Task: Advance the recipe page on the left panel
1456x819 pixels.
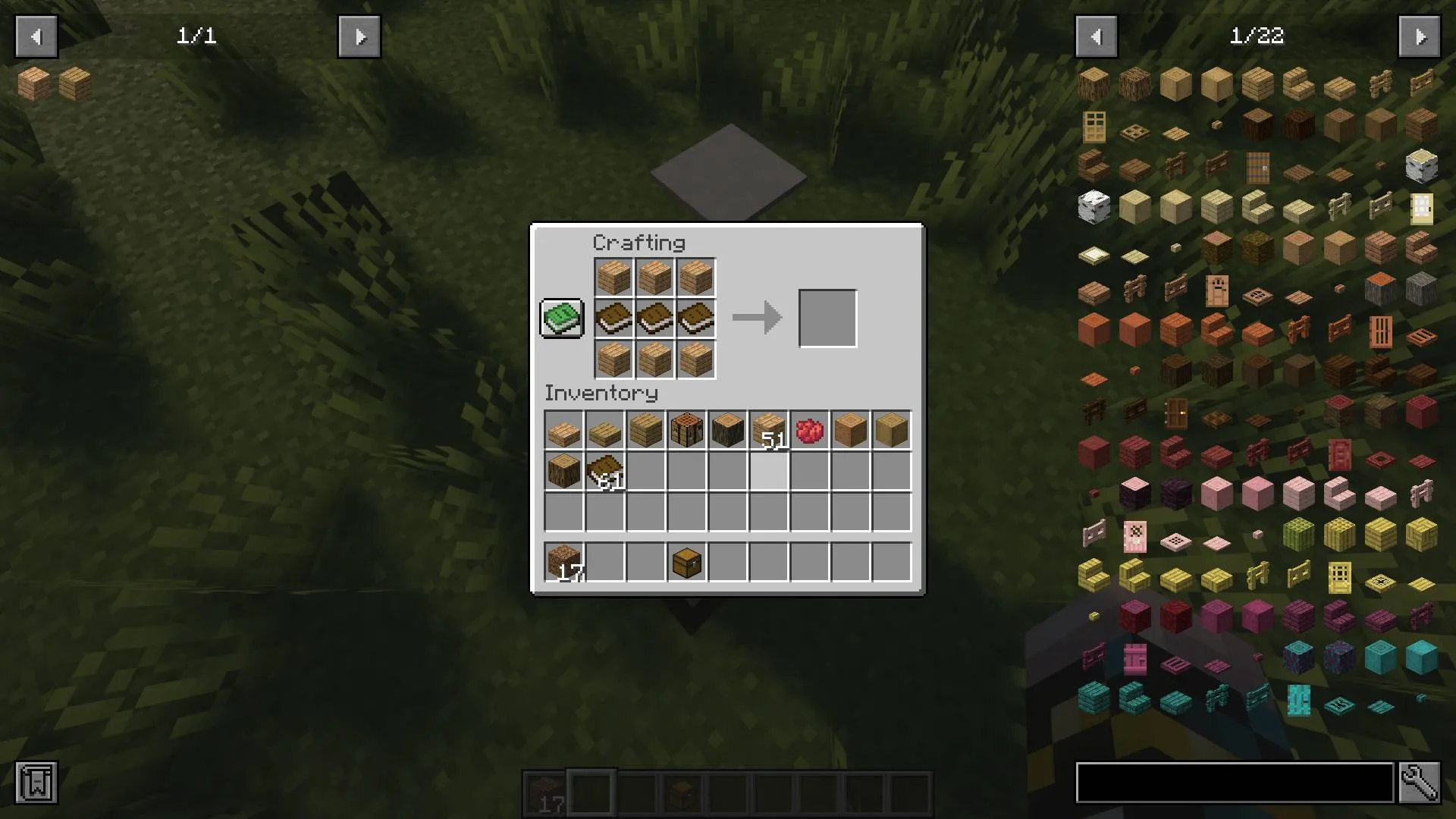Action: tap(359, 36)
